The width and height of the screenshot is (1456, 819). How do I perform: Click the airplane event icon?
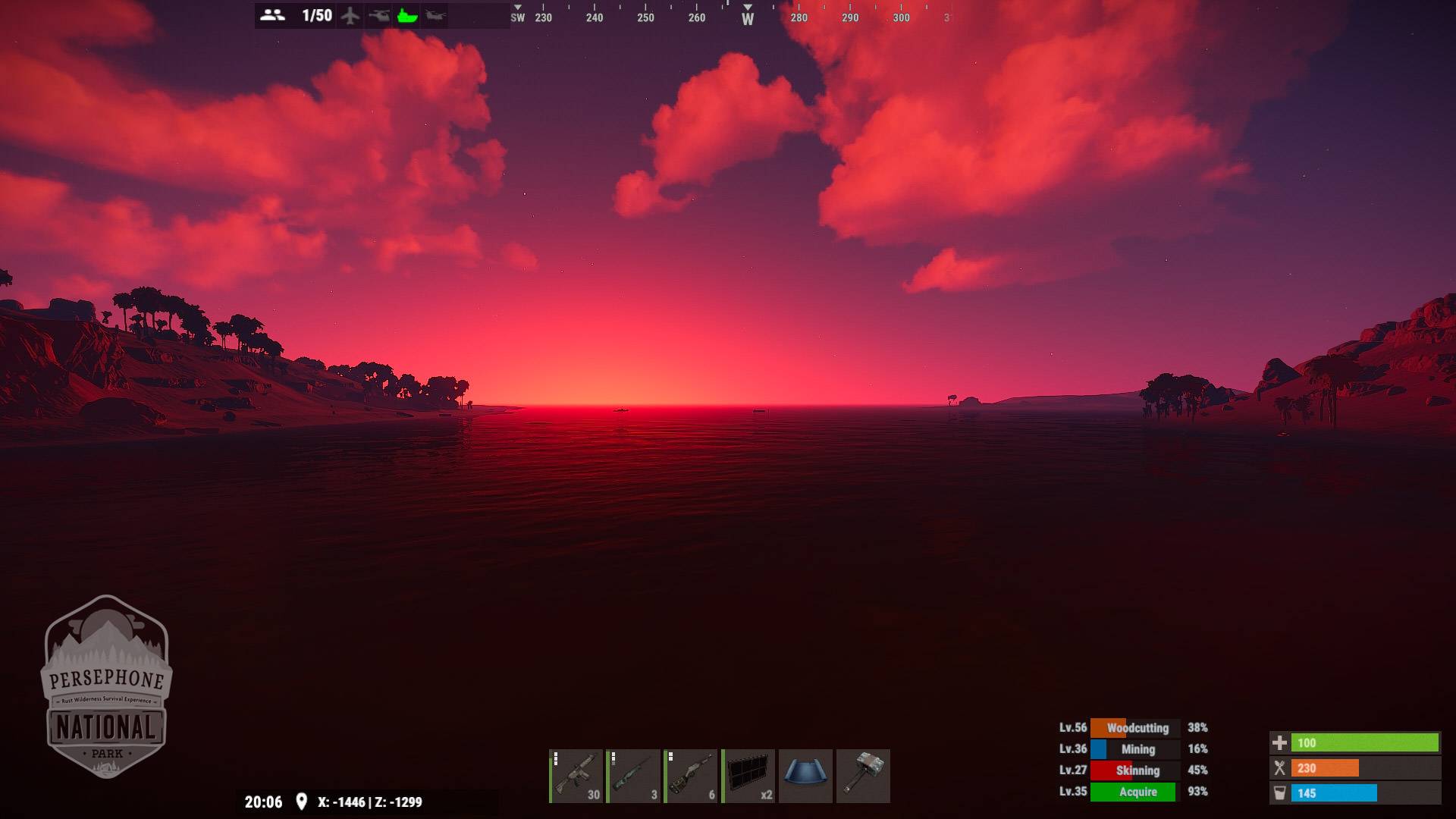point(350,15)
